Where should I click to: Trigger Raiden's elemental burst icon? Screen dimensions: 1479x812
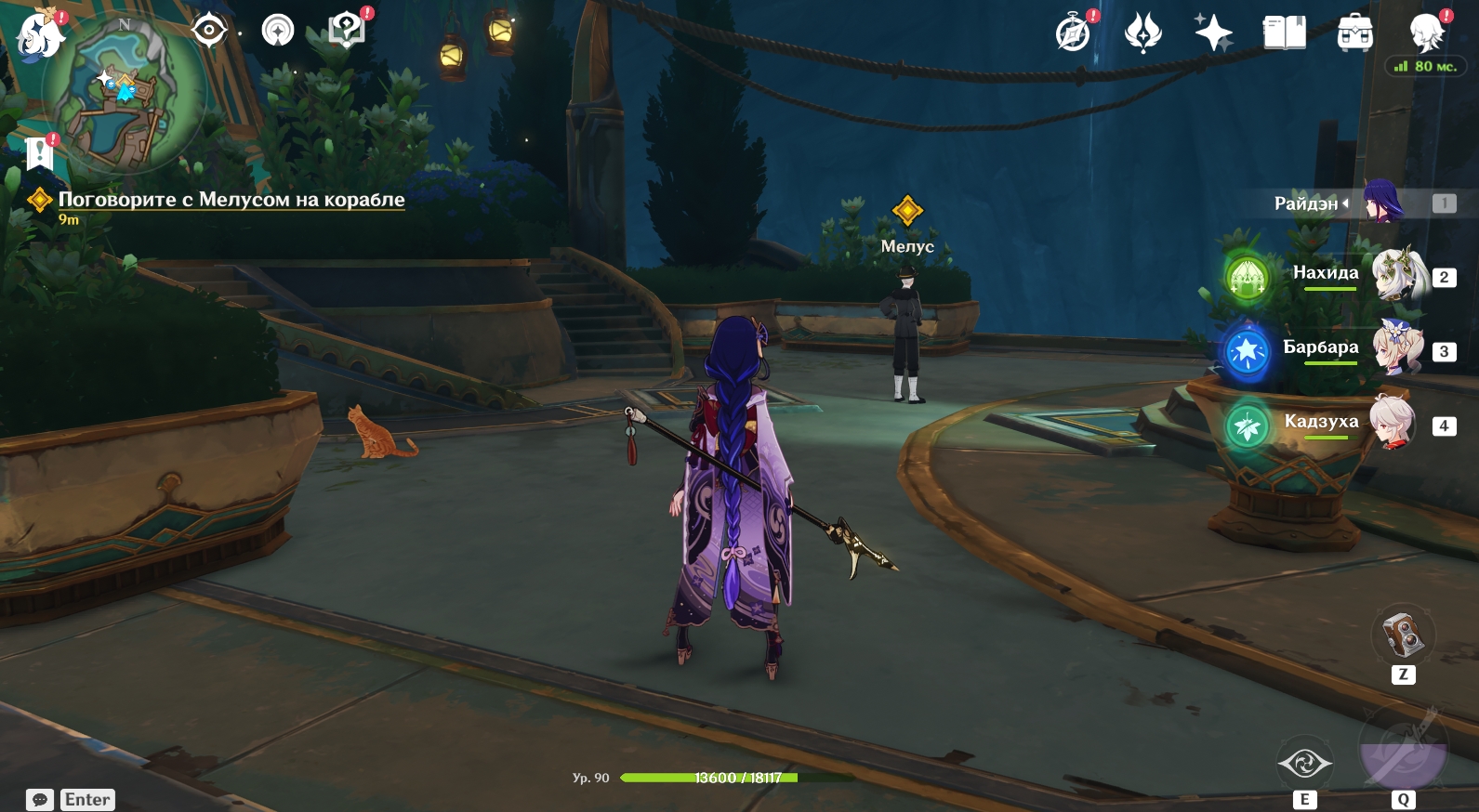1402,751
